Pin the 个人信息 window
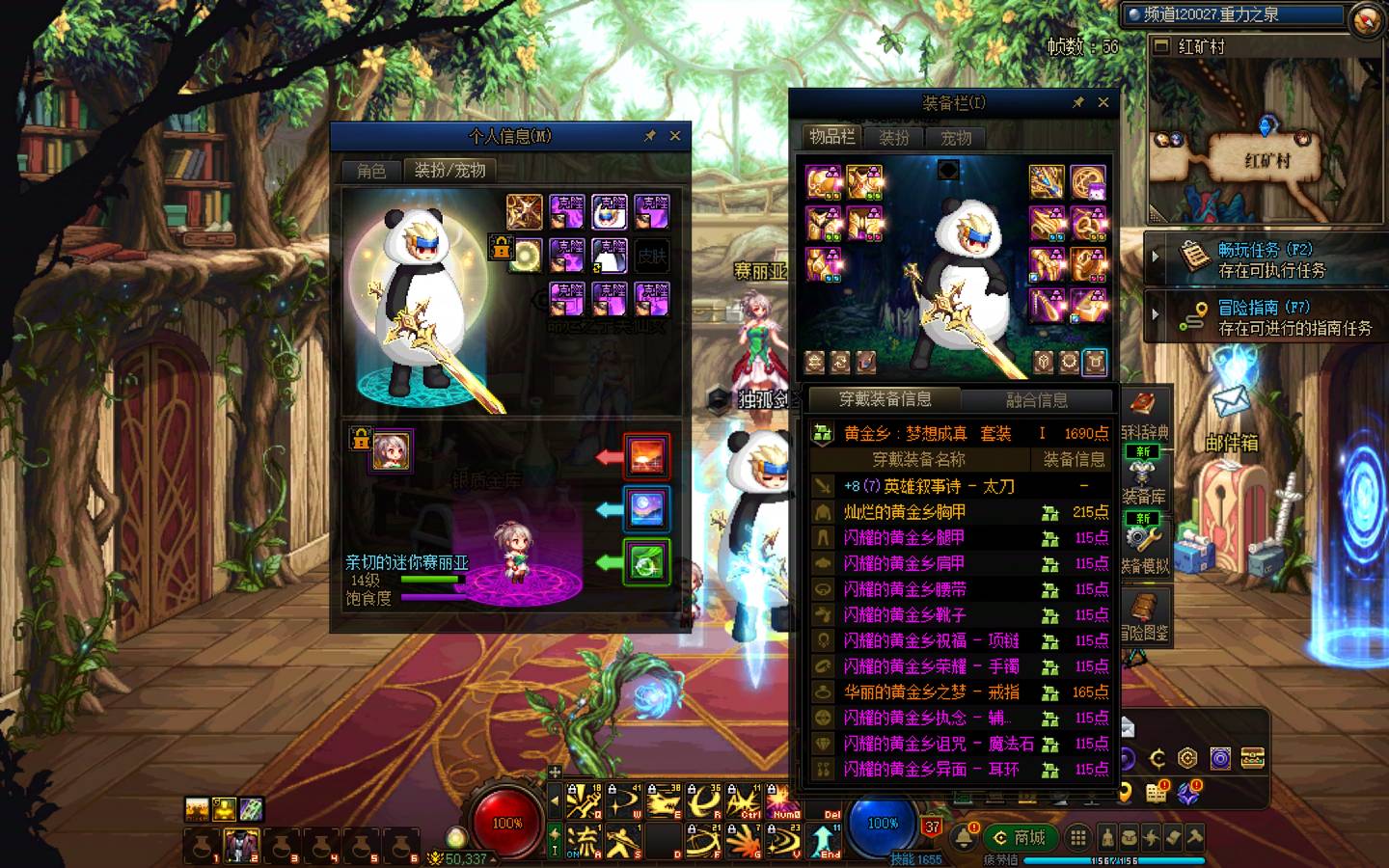This screenshot has height=868, width=1389. (x=650, y=136)
